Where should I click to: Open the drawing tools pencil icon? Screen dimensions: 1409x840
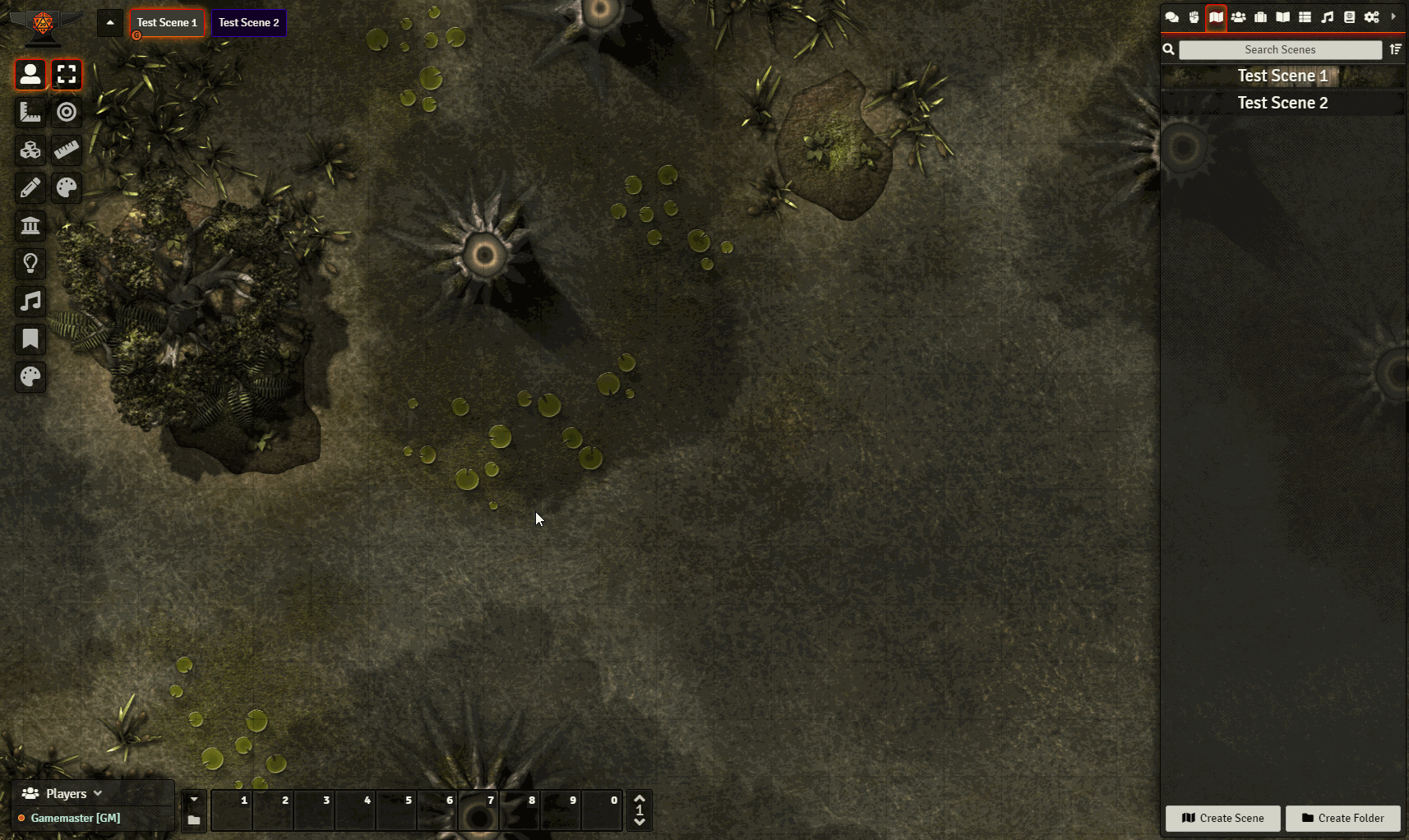pos(30,188)
